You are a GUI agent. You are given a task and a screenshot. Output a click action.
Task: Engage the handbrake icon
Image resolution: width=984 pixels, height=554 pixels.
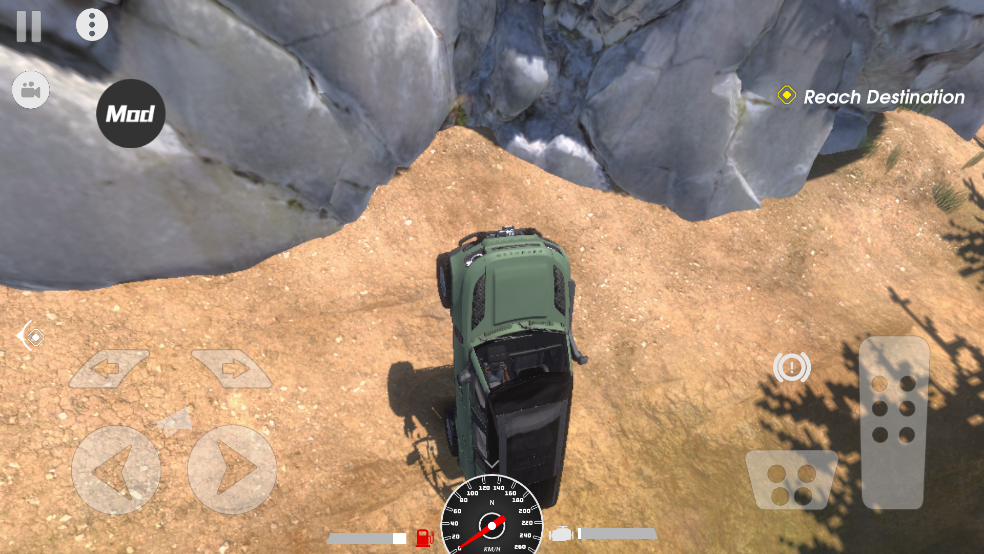point(792,368)
